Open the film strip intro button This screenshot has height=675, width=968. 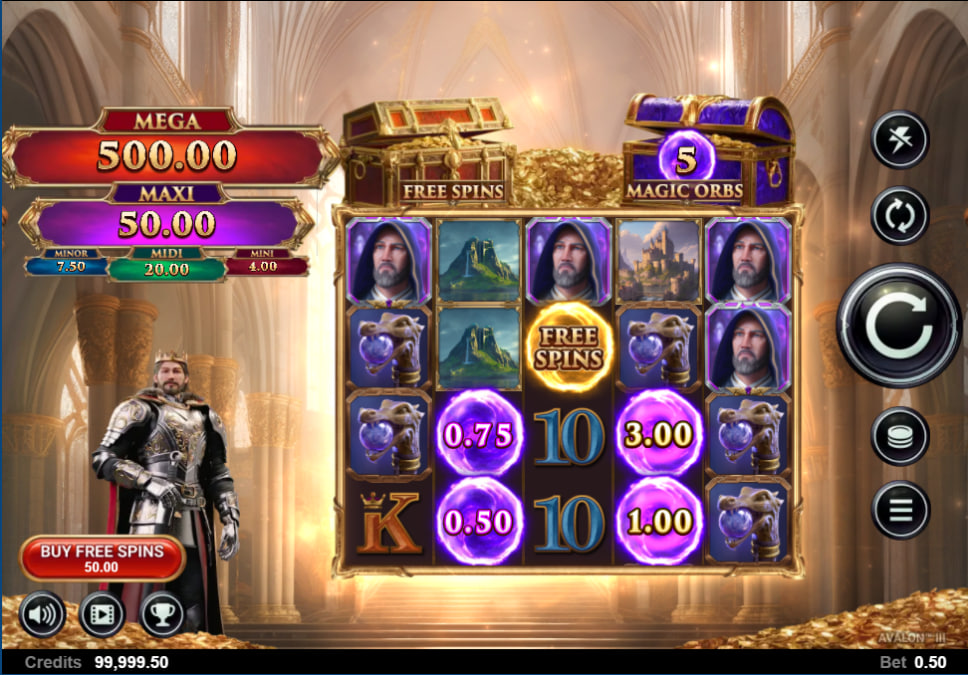(x=101, y=615)
